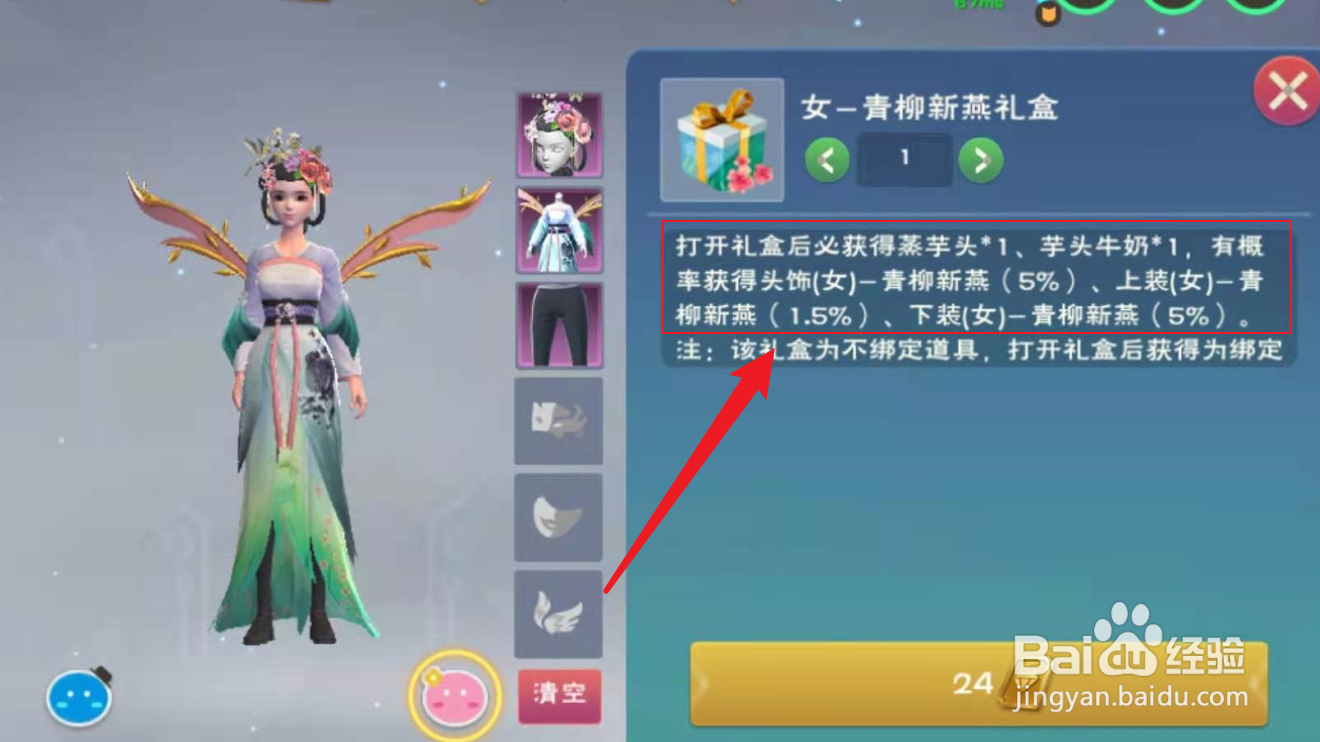Viewport: 1320px width, 742px height.
Task: Open the empty mask slot
Action: point(558,513)
